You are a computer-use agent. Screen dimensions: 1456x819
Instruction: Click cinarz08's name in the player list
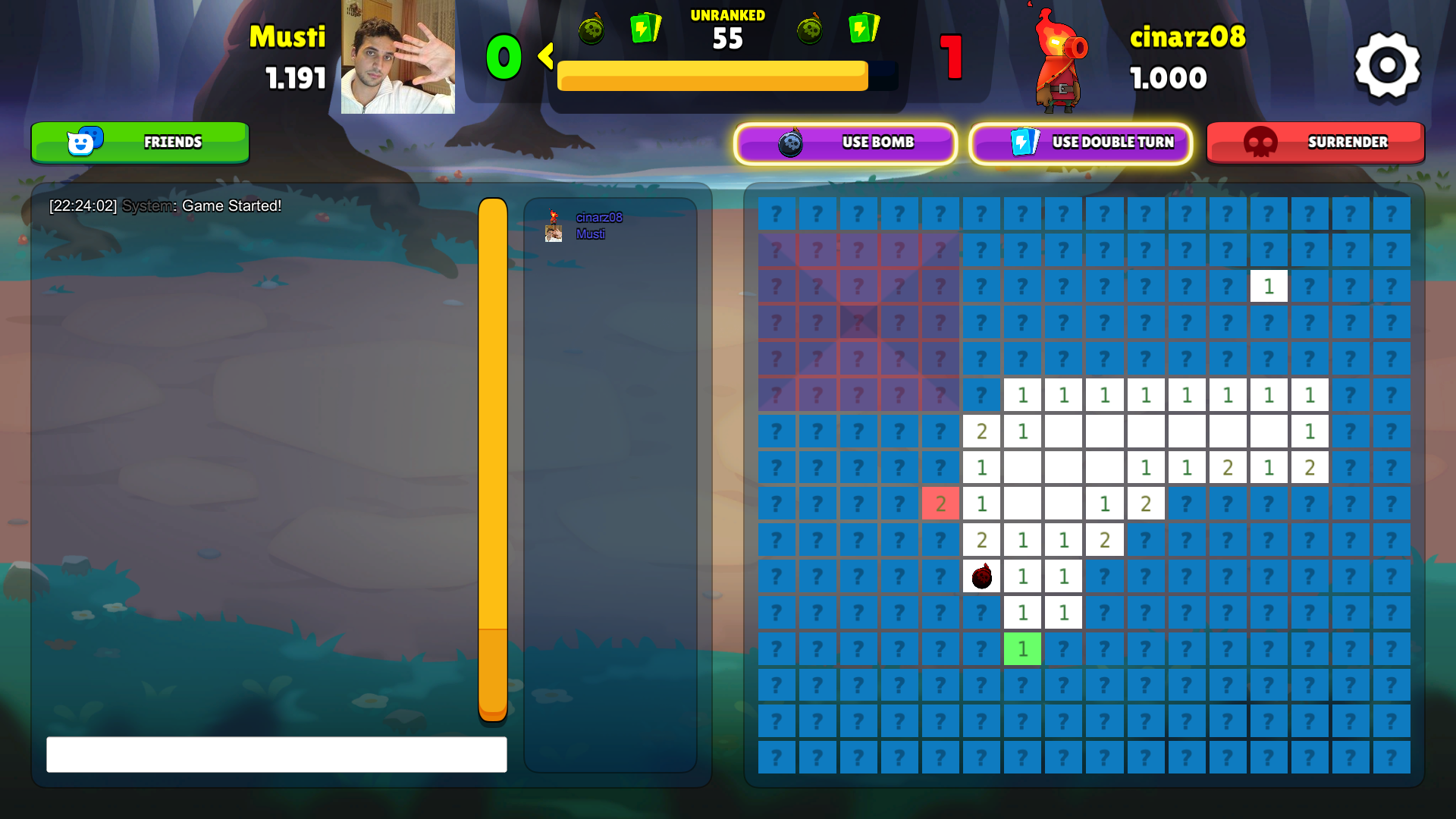(x=598, y=217)
